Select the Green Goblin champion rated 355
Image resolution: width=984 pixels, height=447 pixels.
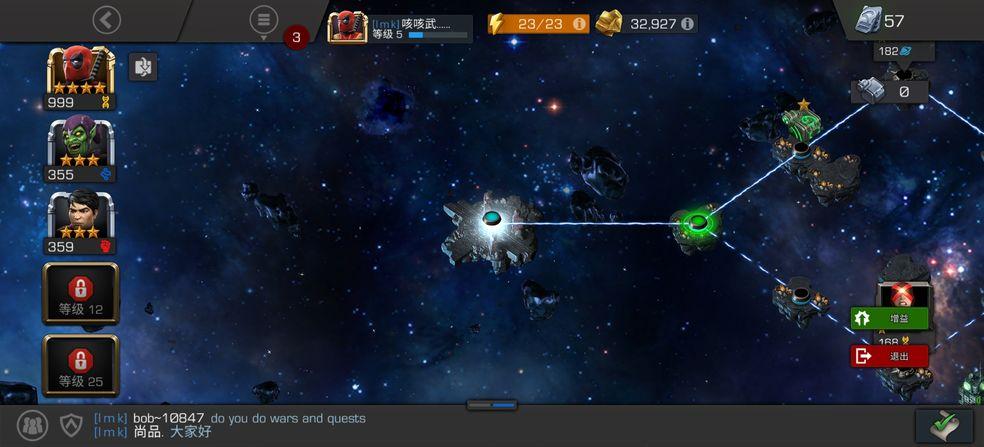tap(80, 145)
